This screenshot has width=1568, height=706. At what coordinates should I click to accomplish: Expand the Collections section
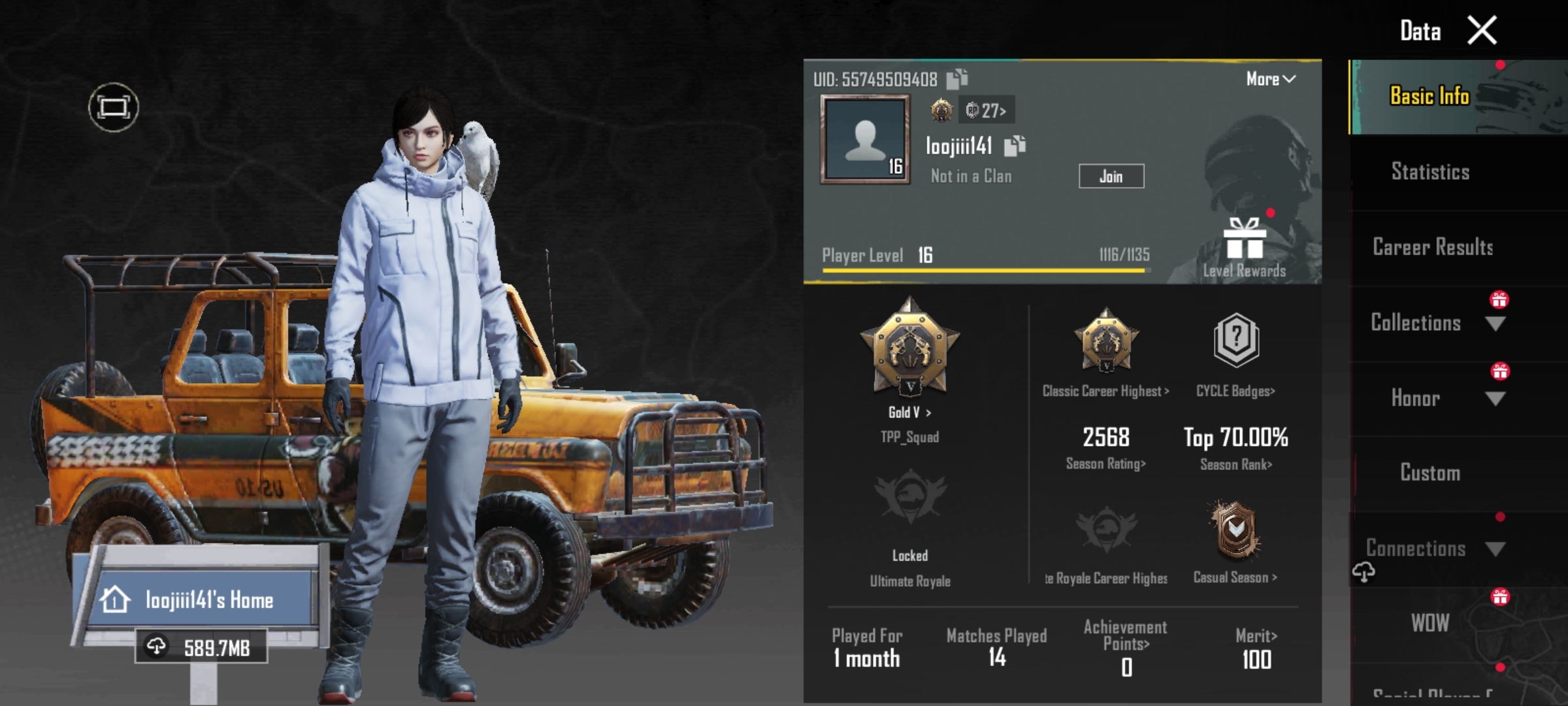[1495, 323]
